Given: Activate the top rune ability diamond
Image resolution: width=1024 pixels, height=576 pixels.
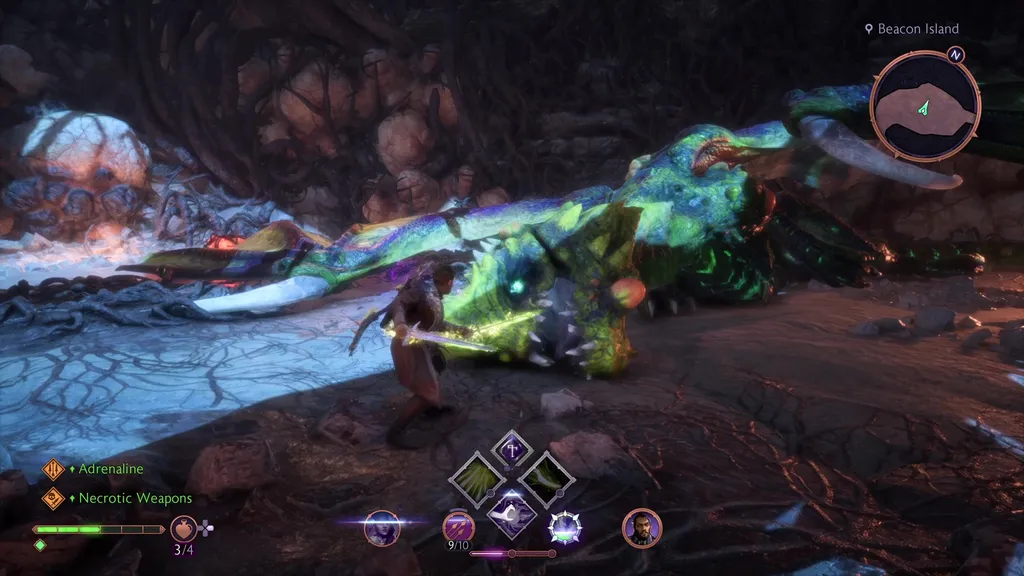Looking at the screenshot, I should (513, 450).
